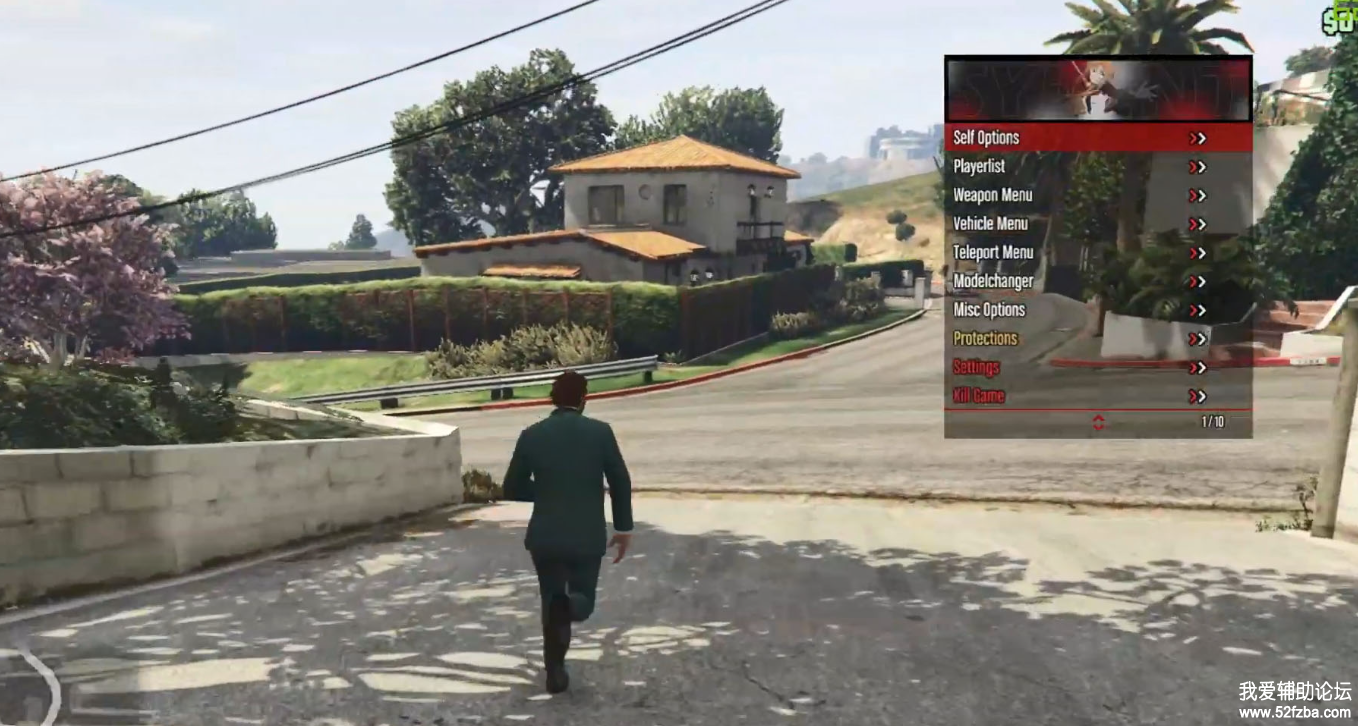The image size is (1358, 726).
Task: Open Misc Options
Action: [1097, 310]
